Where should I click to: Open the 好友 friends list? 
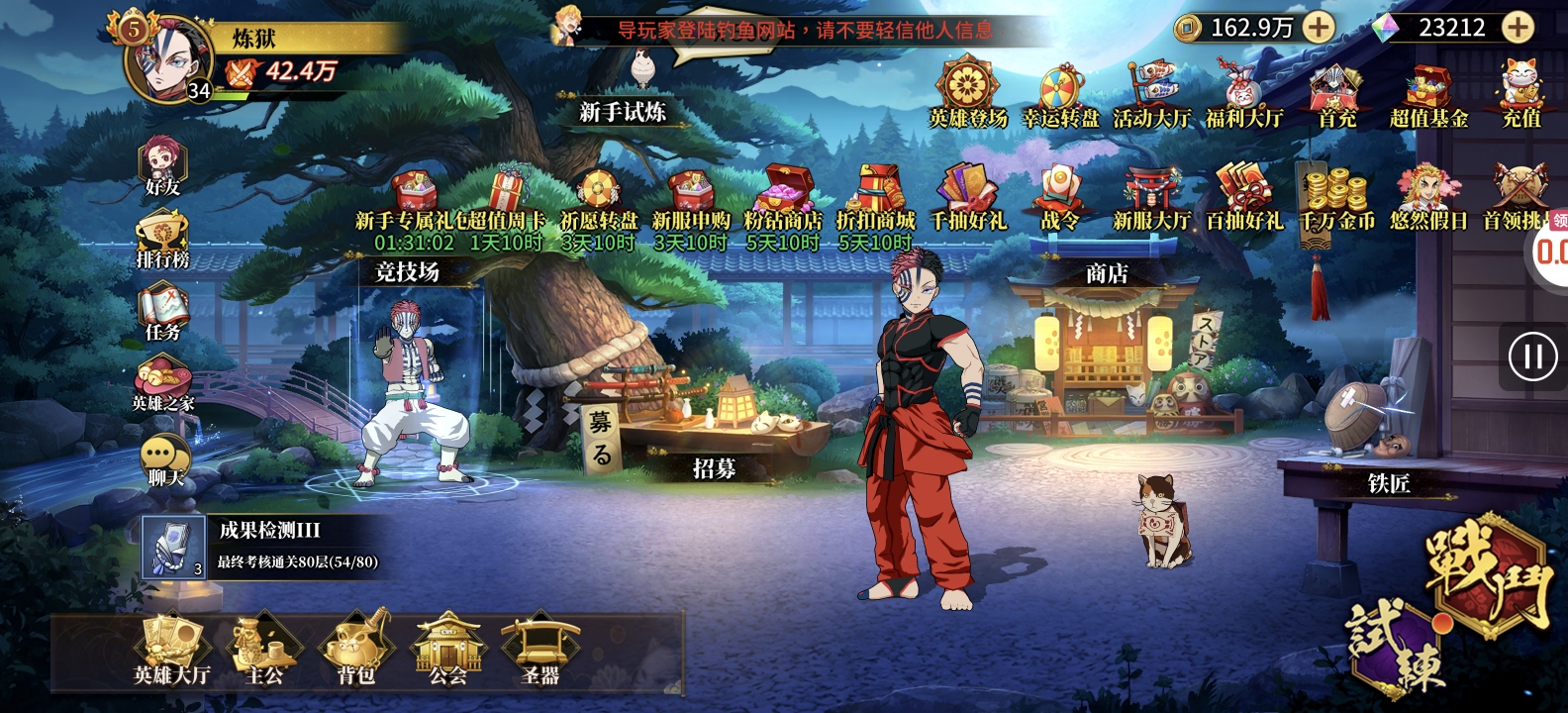coord(162,165)
